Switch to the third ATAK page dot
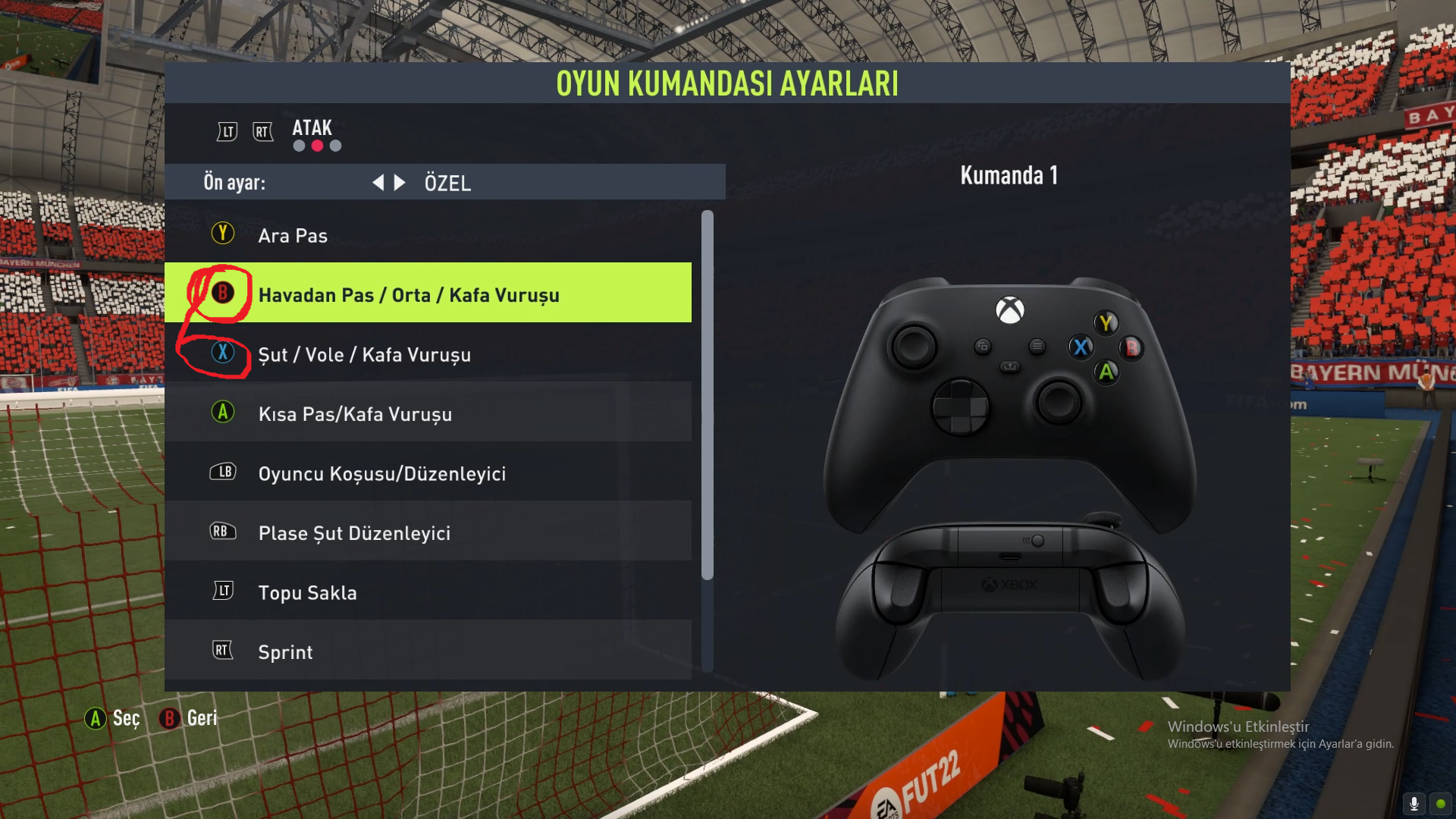Screen dimensions: 1456x819 pyautogui.click(x=336, y=146)
